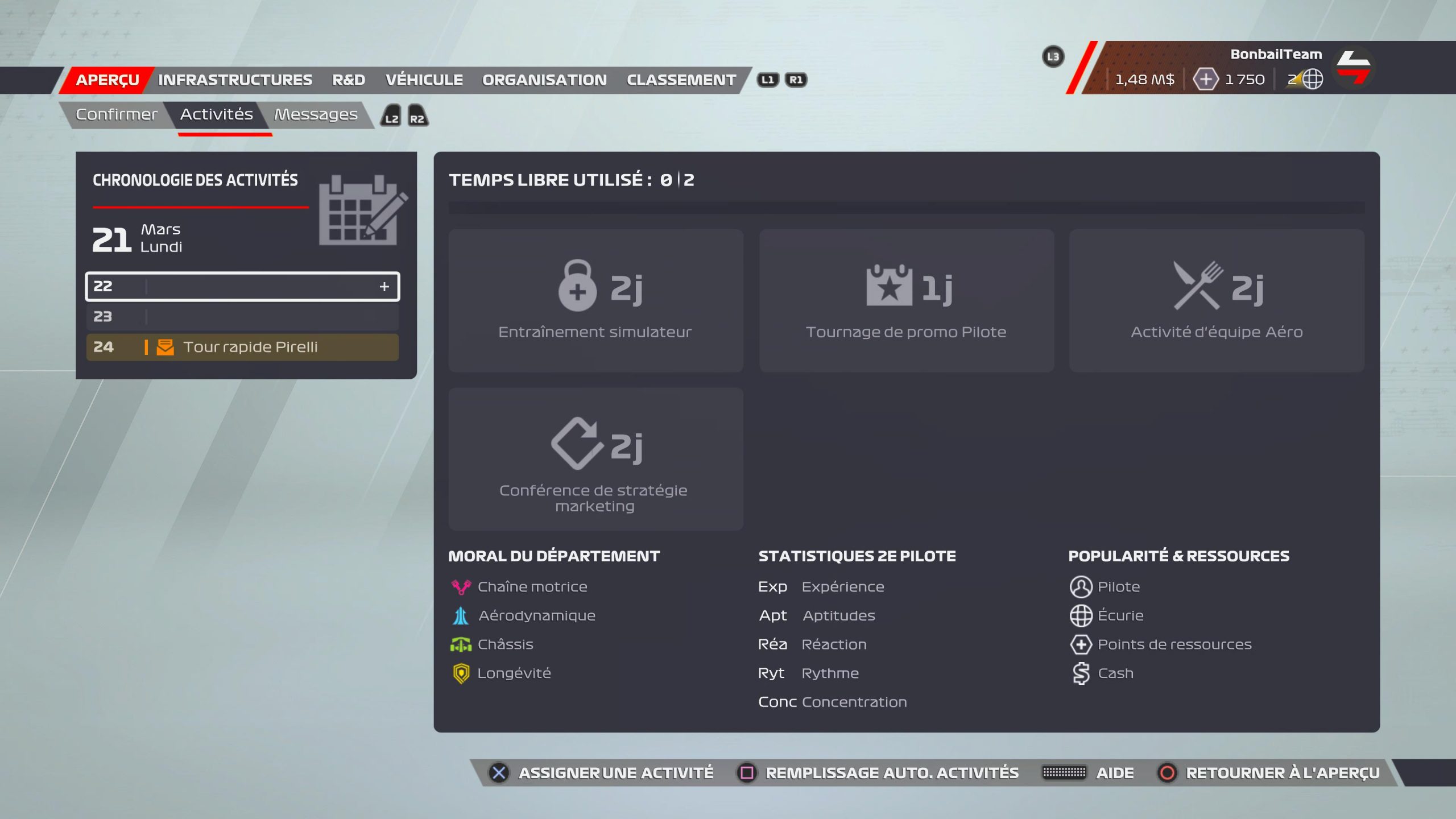
Task: Click ASSIGNER UNE ACTIVITÉ at the bottom
Action: point(615,773)
